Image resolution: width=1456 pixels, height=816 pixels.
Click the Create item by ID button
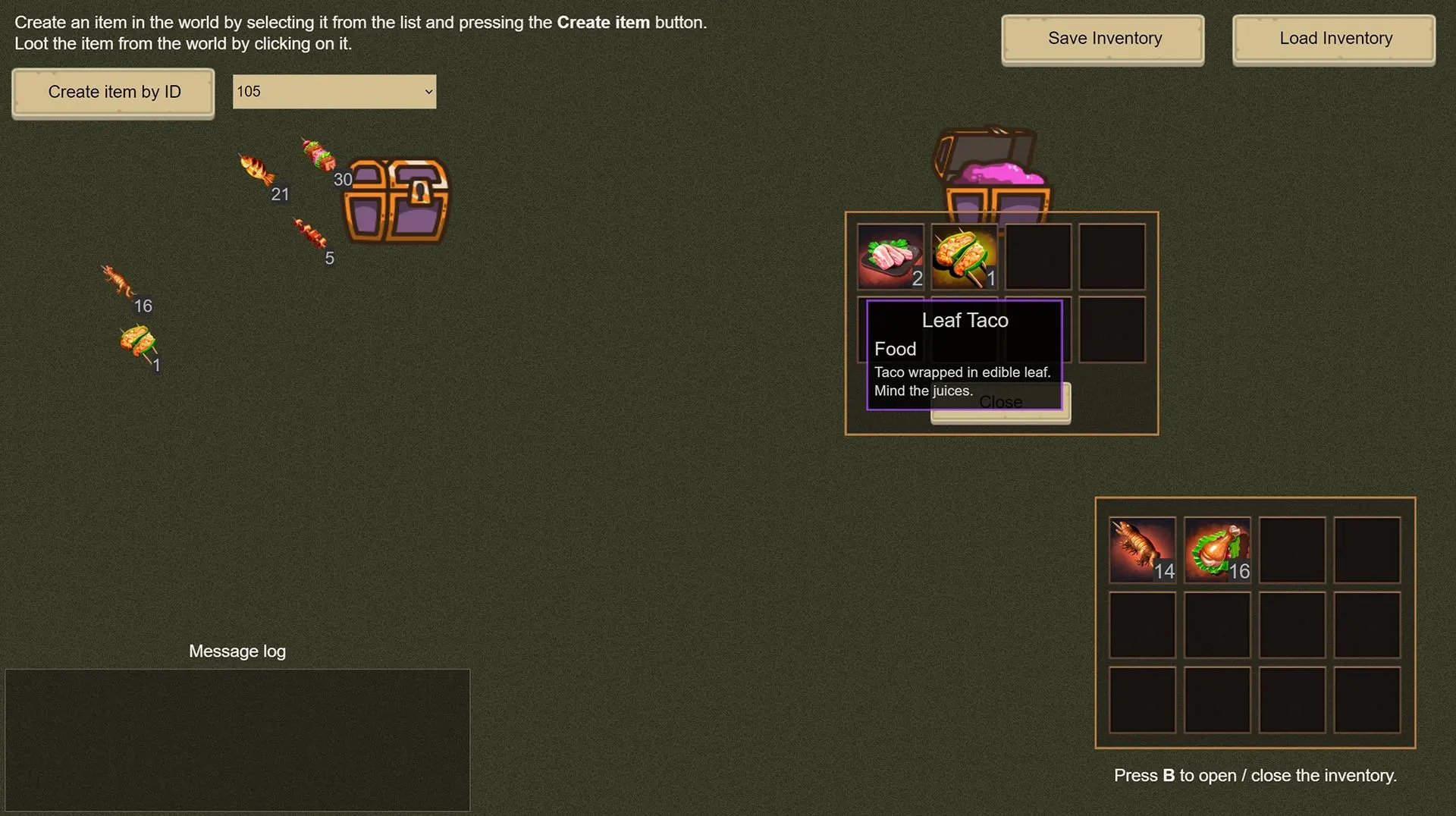(x=113, y=93)
